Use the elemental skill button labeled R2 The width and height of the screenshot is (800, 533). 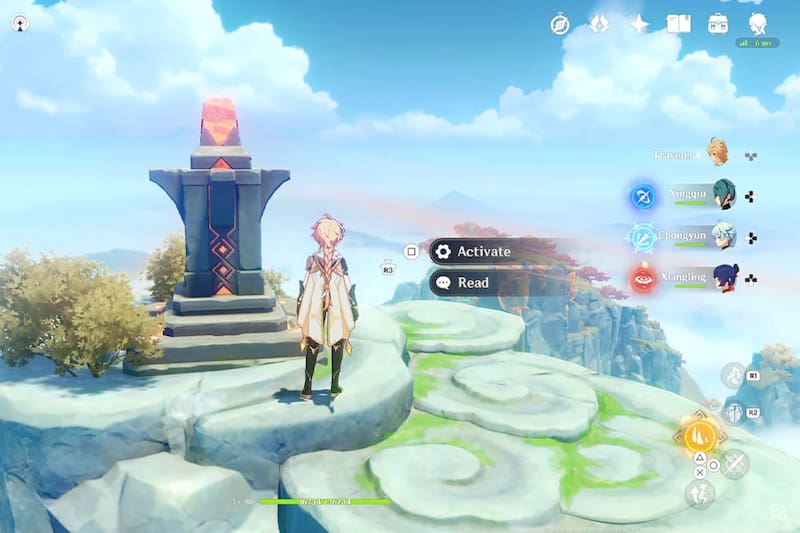[733, 411]
